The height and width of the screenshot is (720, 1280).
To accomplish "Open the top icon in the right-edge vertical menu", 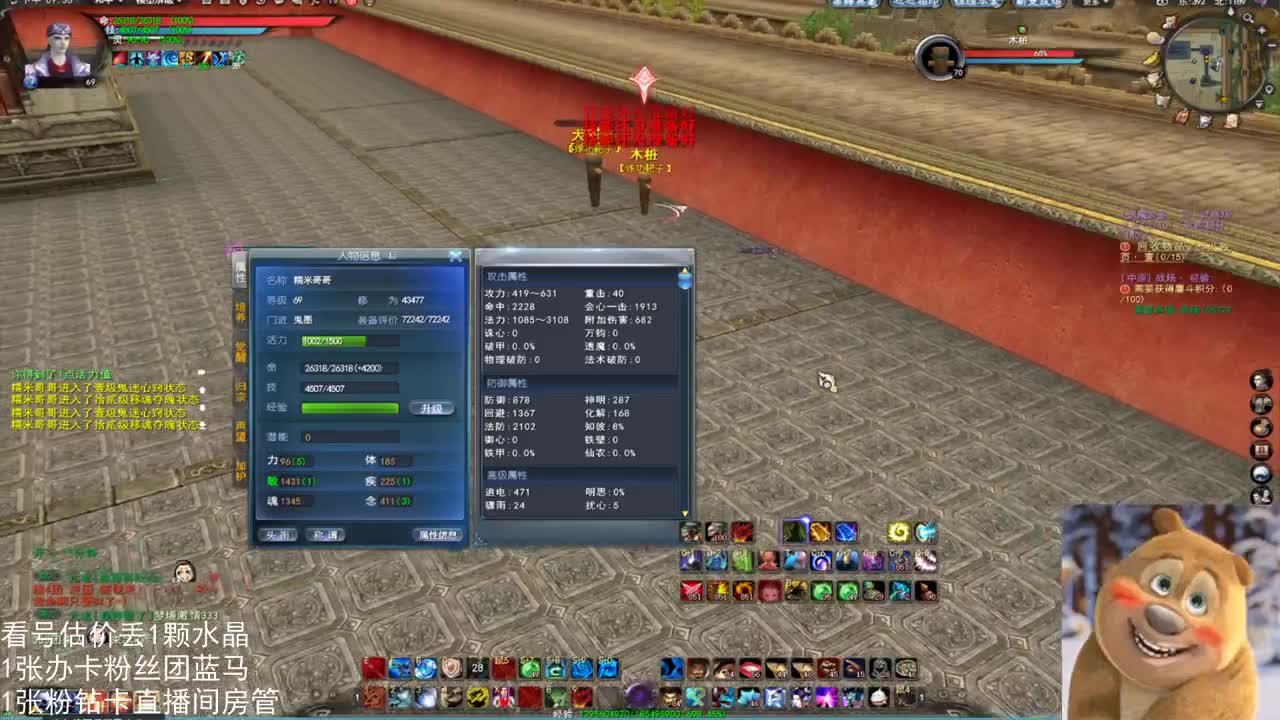I will pos(1260,380).
